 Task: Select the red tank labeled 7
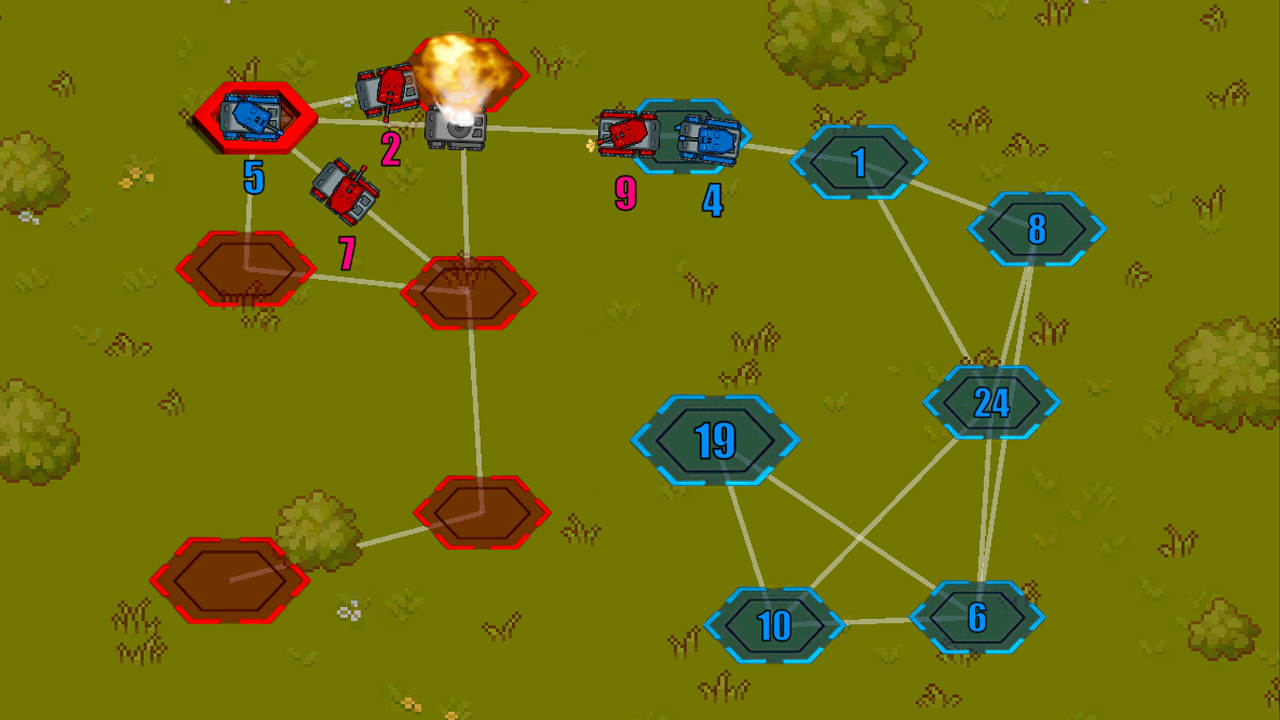(345, 190)
